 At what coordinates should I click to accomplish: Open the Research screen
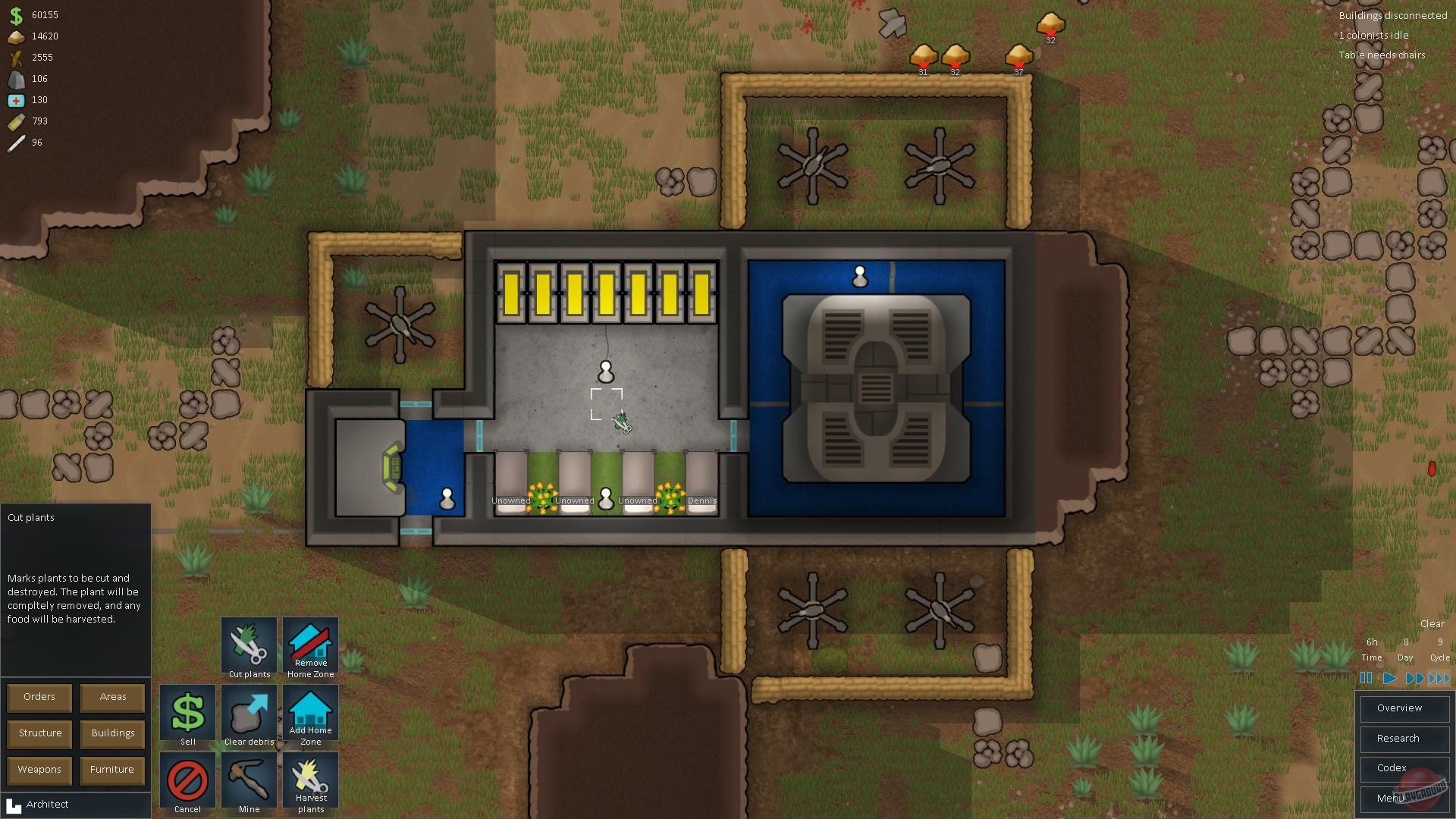point(1404,738)
